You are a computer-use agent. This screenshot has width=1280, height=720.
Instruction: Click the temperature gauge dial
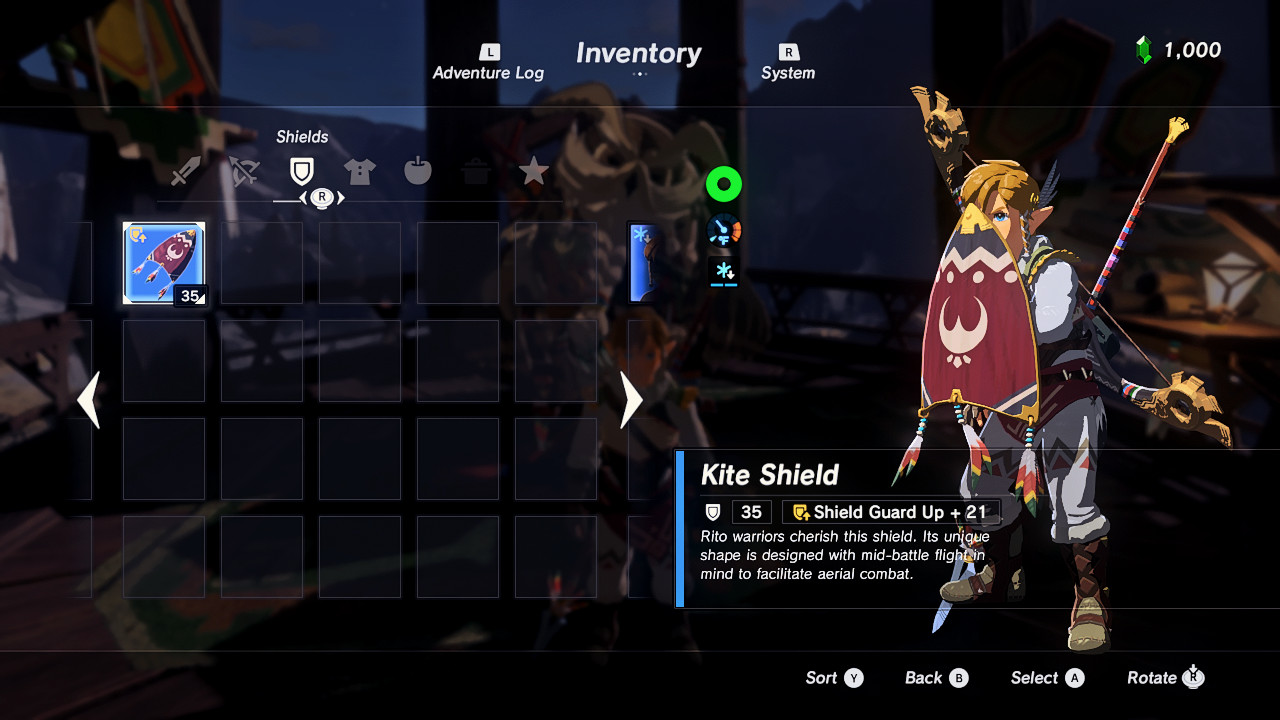(x=723, y=228)
